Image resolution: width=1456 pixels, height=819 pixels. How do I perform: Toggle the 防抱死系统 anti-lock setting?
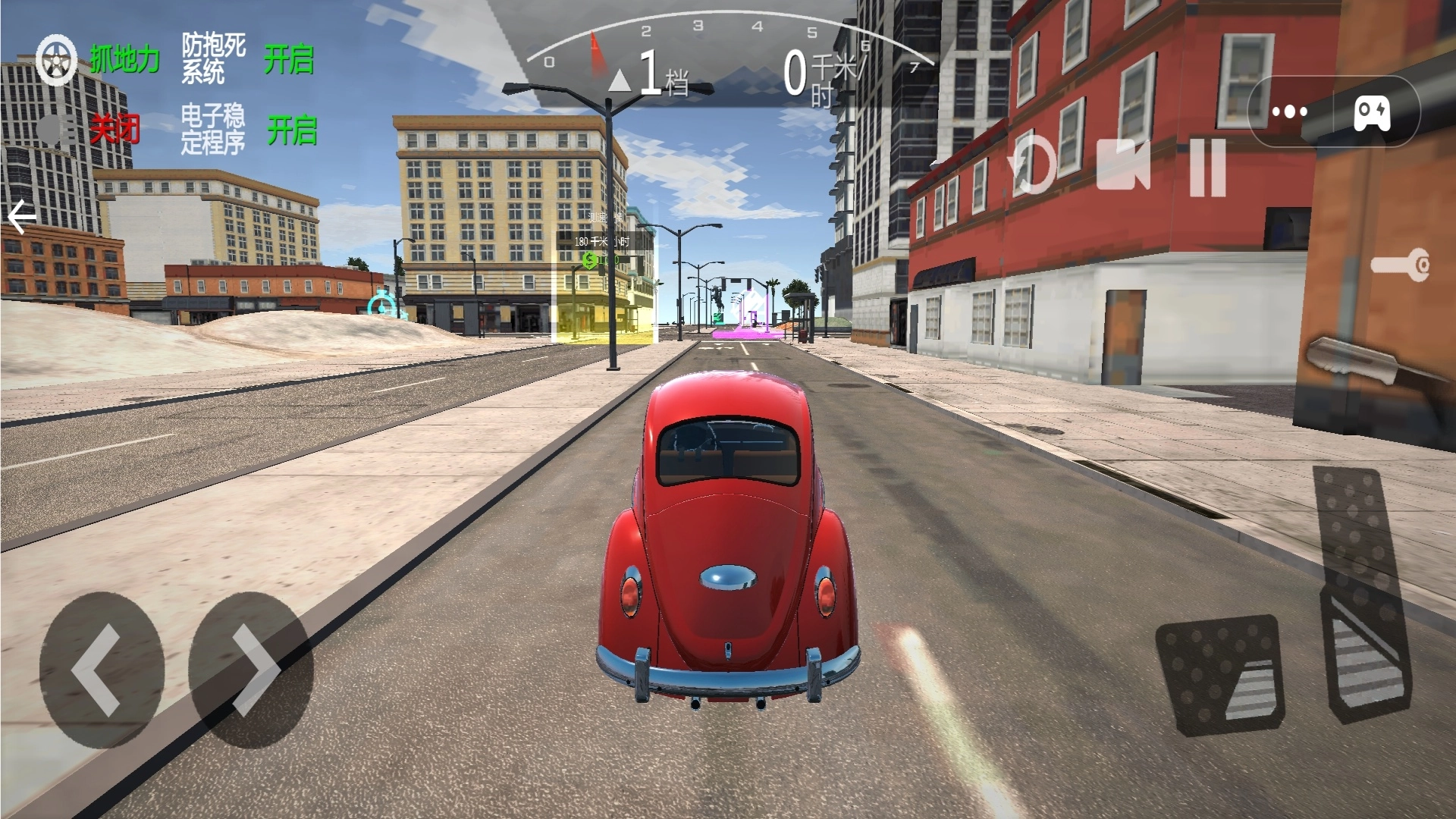coord(289,59)
